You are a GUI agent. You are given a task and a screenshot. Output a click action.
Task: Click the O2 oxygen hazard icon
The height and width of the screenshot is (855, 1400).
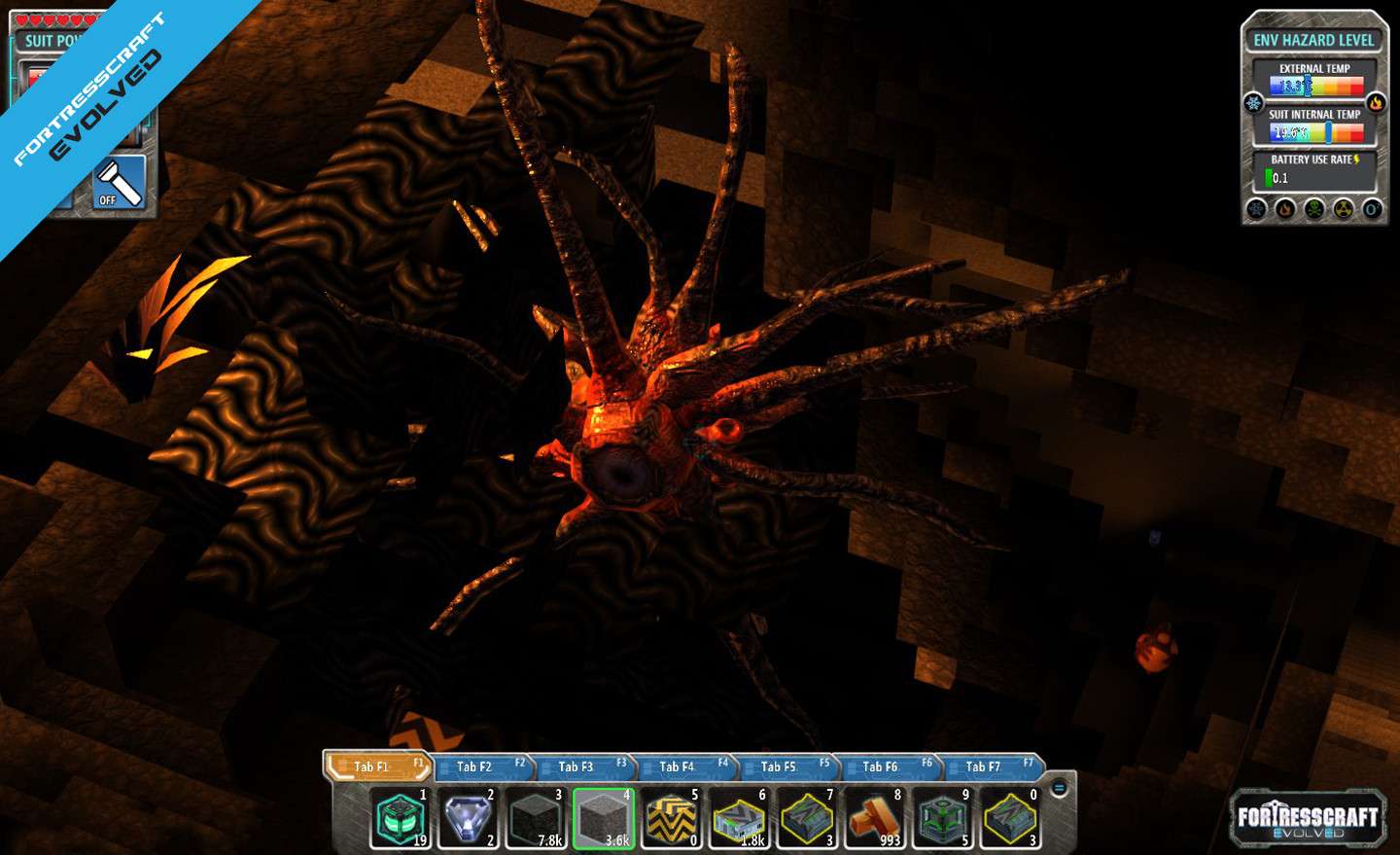(x=1372, y=209)
